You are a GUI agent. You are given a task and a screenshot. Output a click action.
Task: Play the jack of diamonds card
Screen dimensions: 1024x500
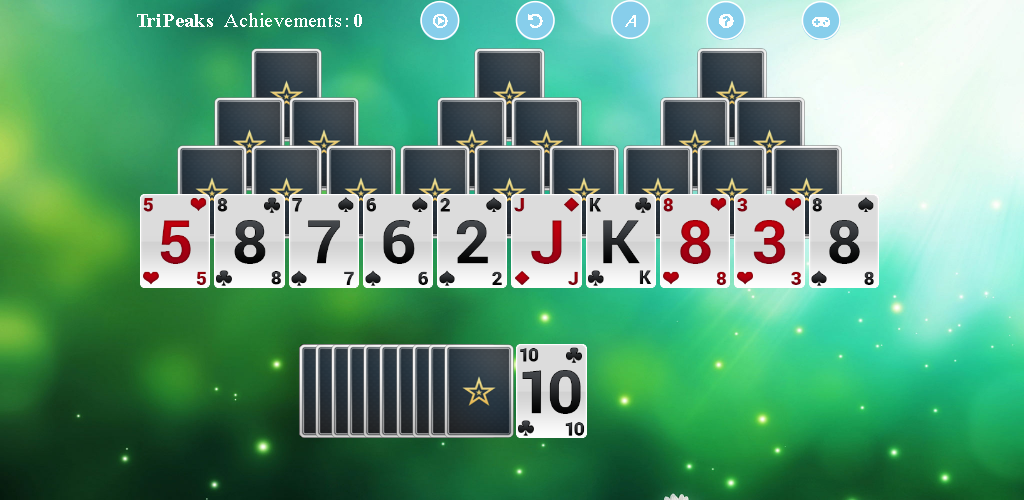coord(546,242)
